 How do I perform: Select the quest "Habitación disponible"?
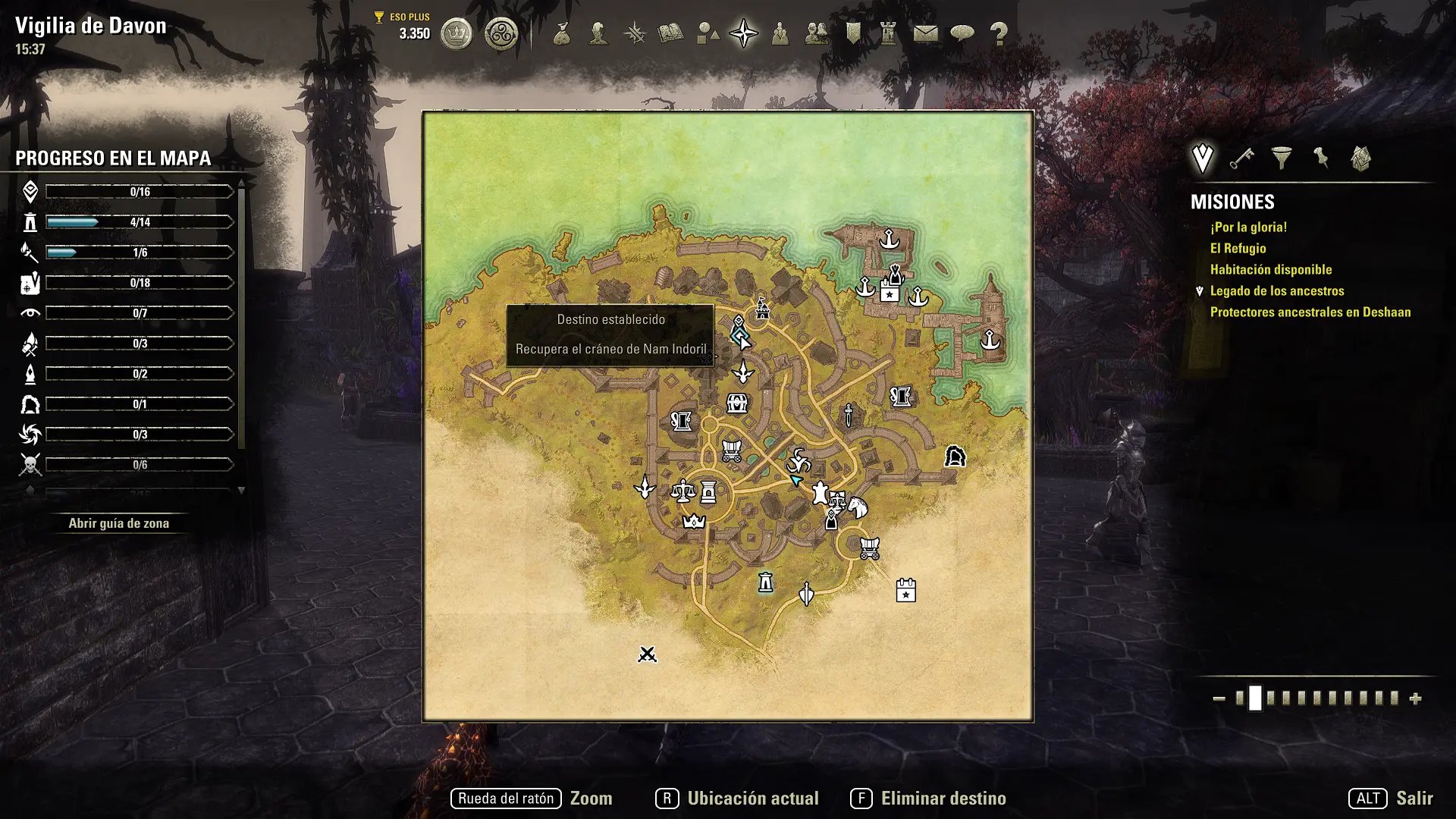point(1270,270)
